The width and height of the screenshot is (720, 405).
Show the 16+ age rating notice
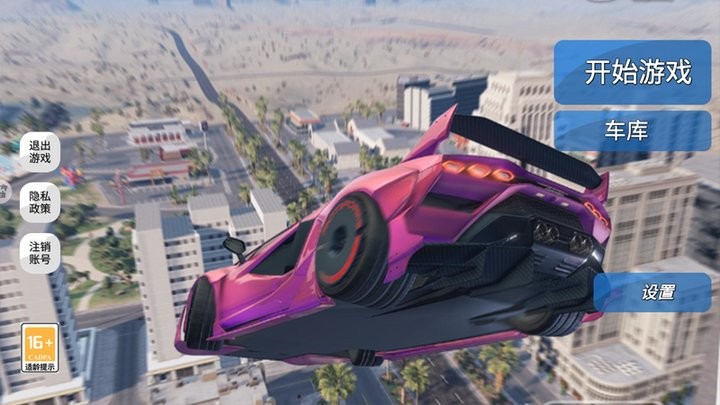[39, 347]
